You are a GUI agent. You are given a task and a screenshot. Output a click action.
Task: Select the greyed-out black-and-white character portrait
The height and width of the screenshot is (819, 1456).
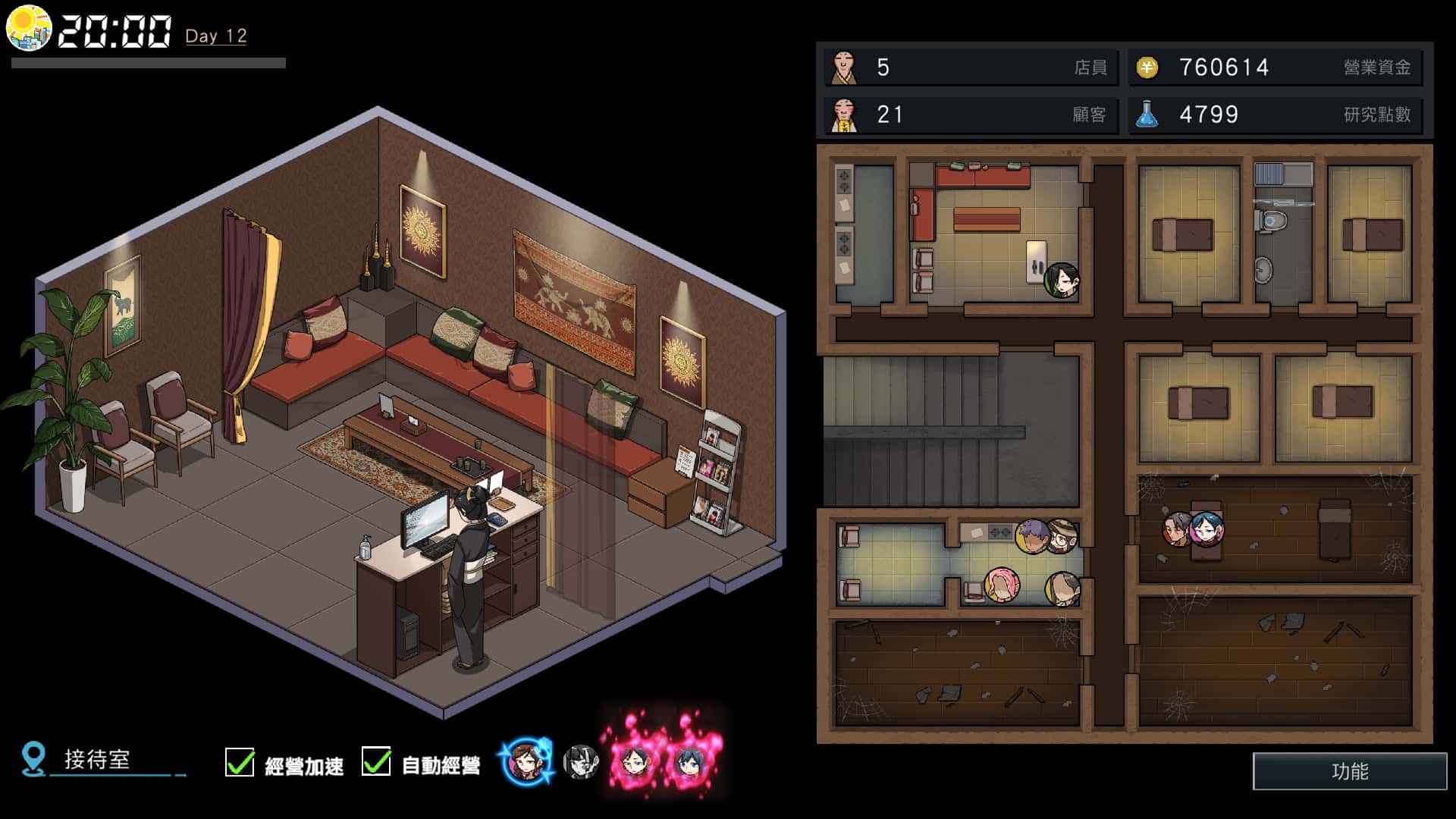coord(581,762)
